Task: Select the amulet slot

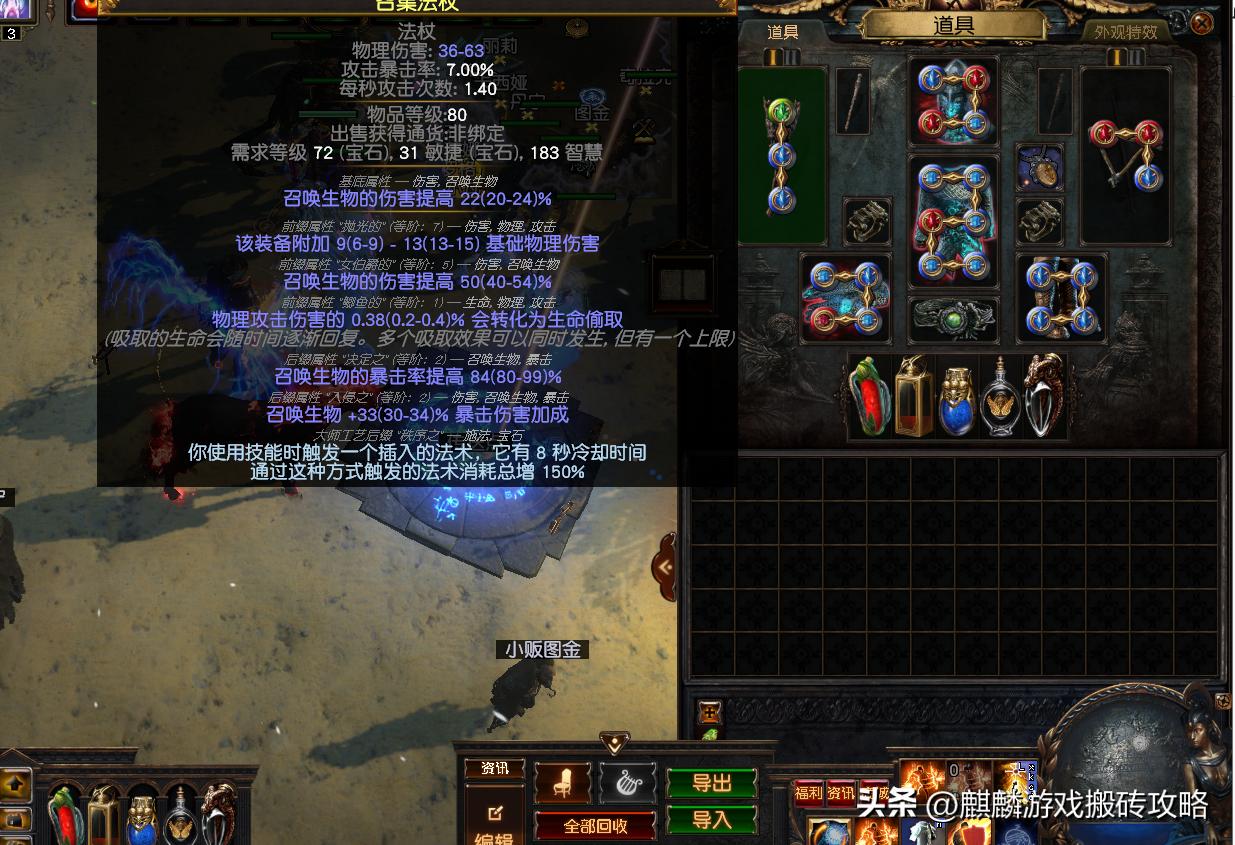Action: click(x=1039, y=168)
